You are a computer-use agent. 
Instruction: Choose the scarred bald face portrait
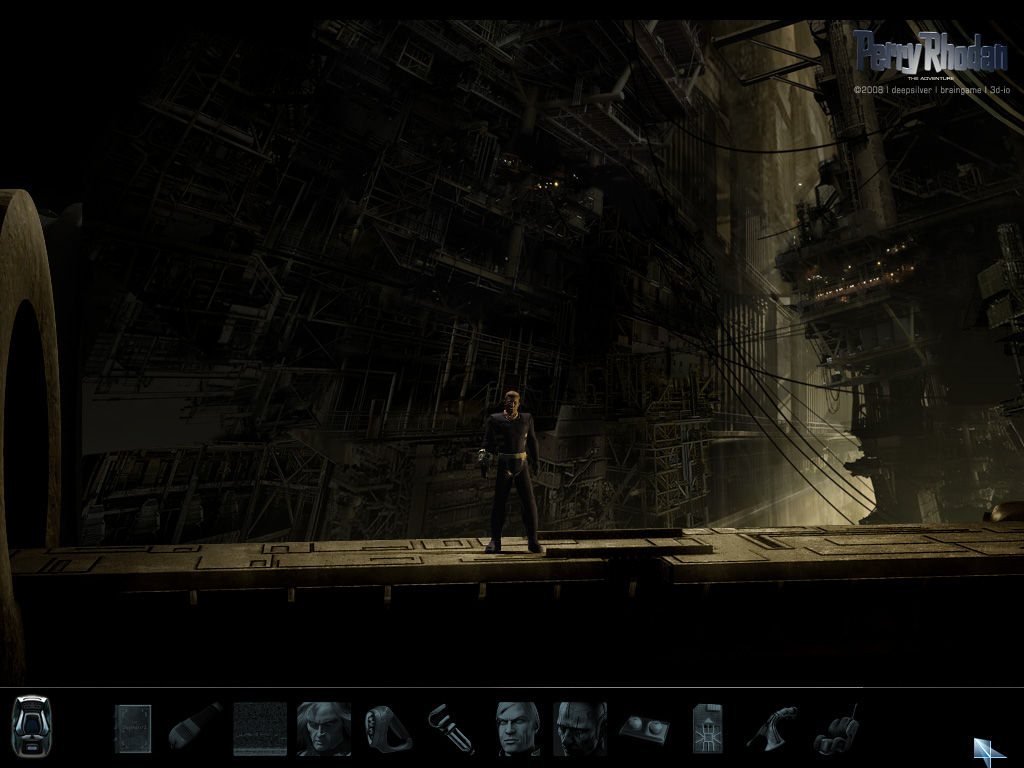[580, 728]
